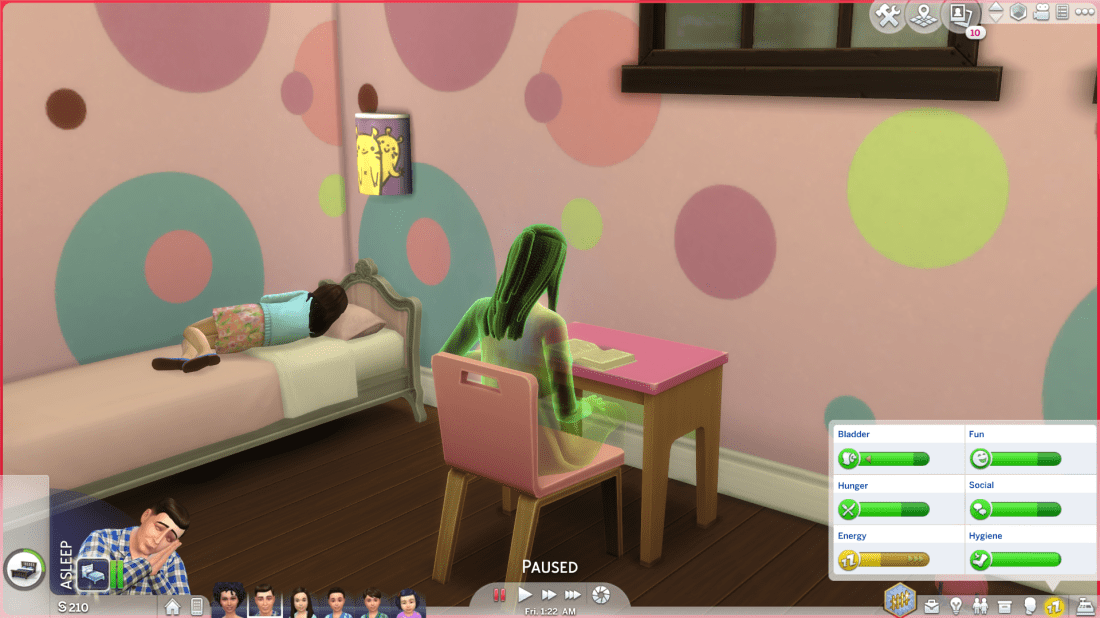Set the game to ultra speed
The width and height of the screenshot is (1100, 618).
point(574,595)
